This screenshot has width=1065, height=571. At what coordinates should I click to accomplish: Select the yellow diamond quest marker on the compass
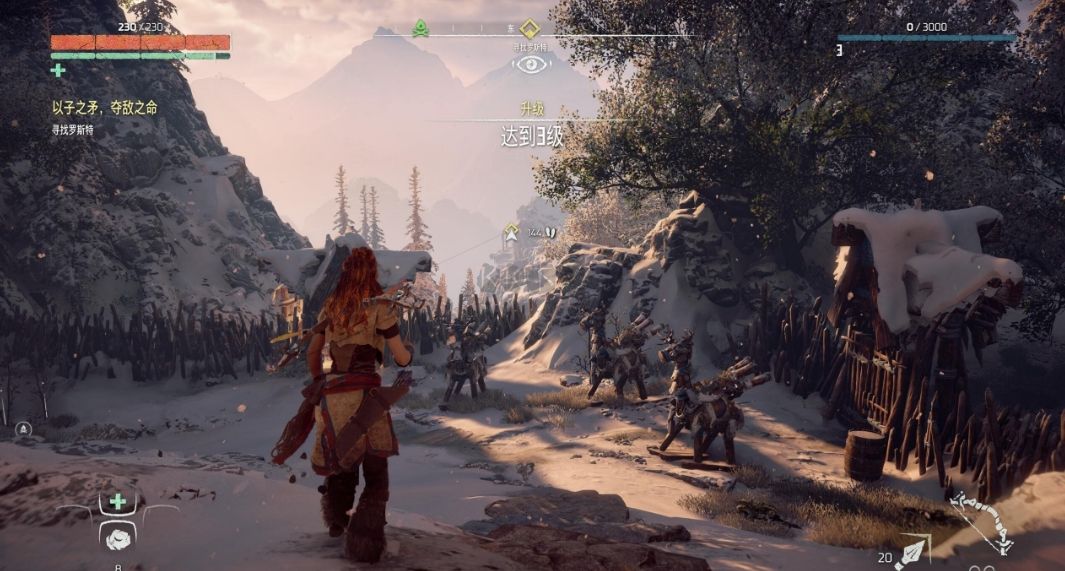click(x=529, y=28)
